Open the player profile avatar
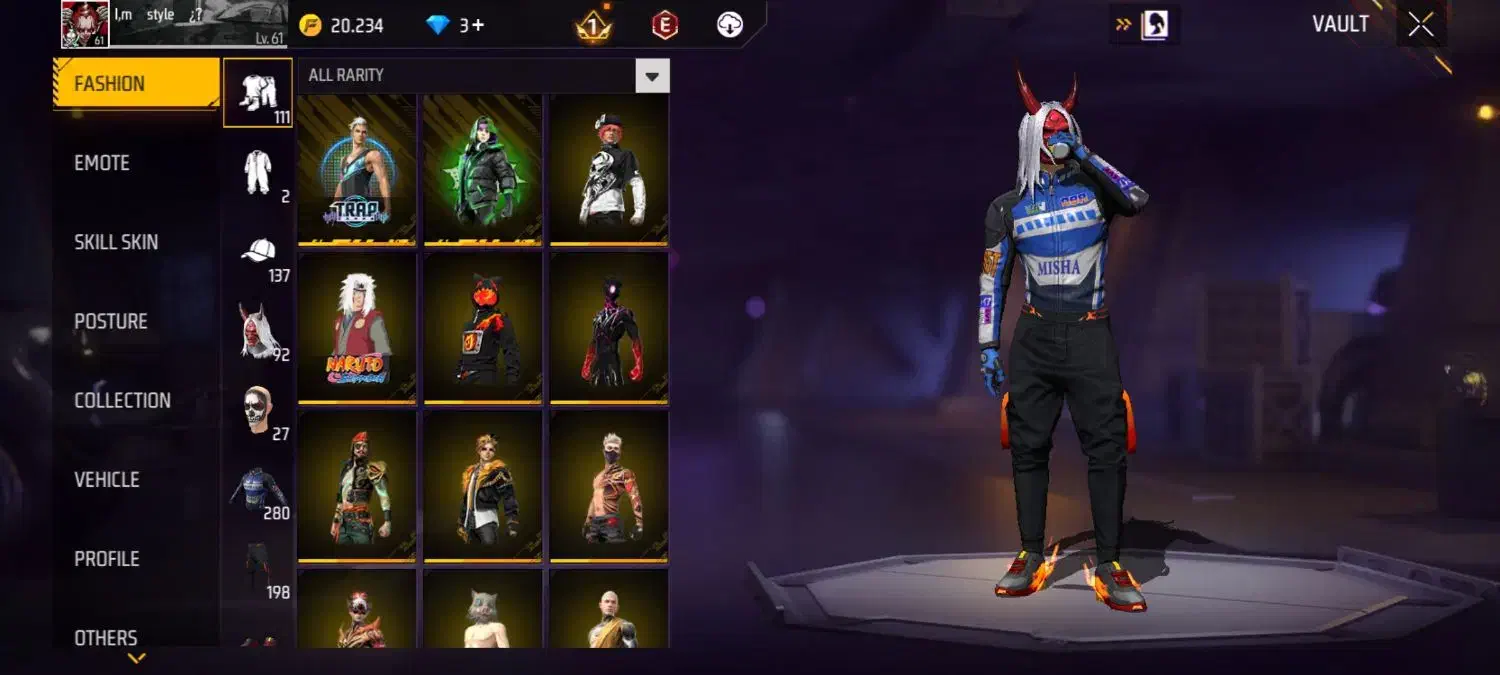This screenshot has height=675, width=1500. [x=85, y=24]
